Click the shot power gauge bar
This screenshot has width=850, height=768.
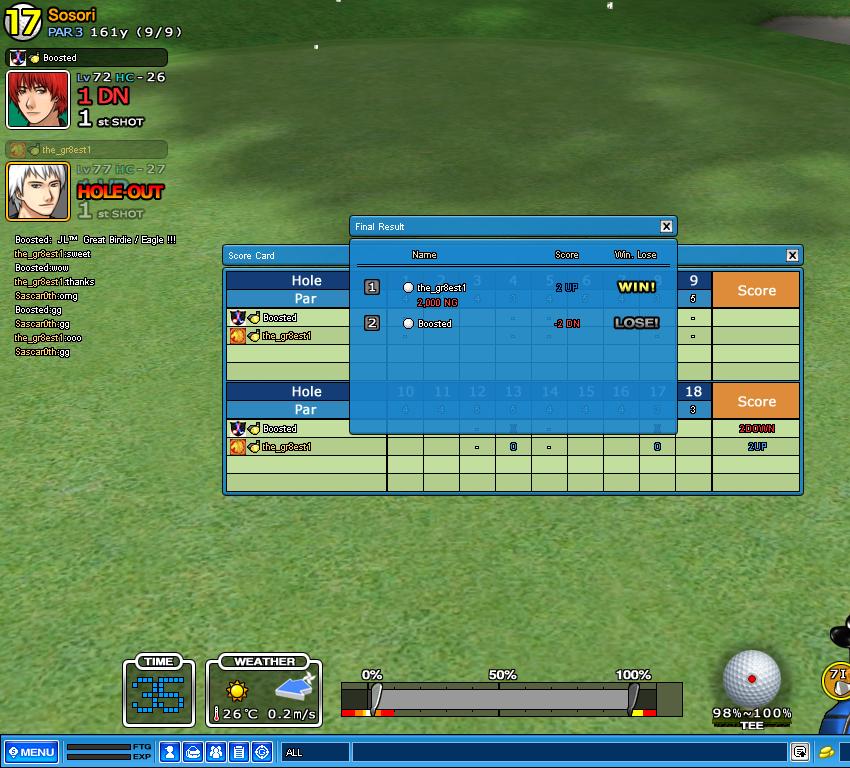pos(503,698)
